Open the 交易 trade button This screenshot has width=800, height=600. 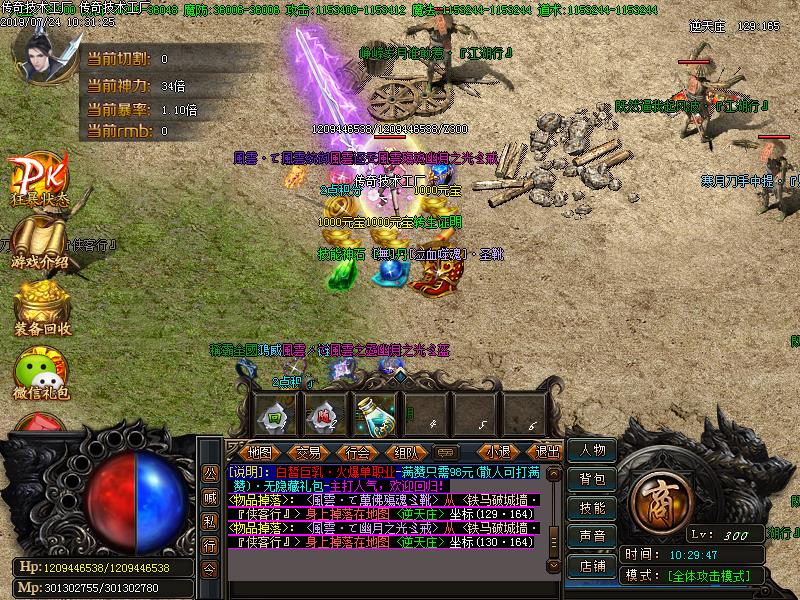(308, 452)
